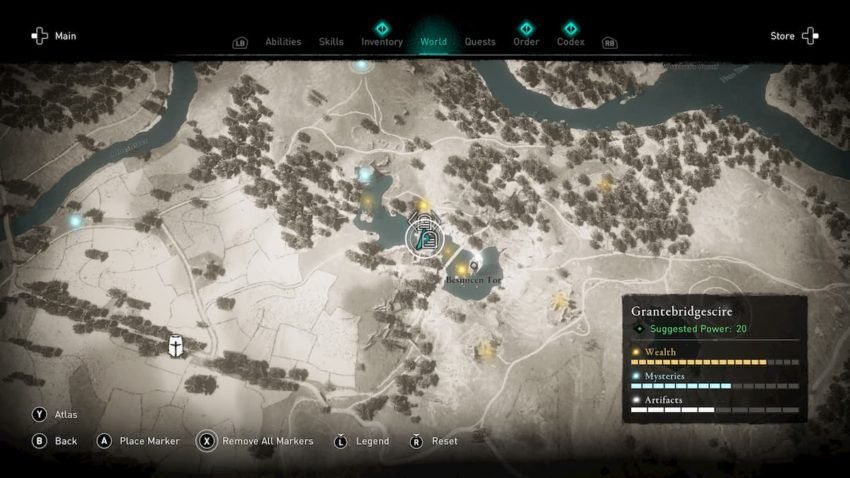Select the player position marker
This screenshot has width=850, height=478.
[x=424, y=236]
